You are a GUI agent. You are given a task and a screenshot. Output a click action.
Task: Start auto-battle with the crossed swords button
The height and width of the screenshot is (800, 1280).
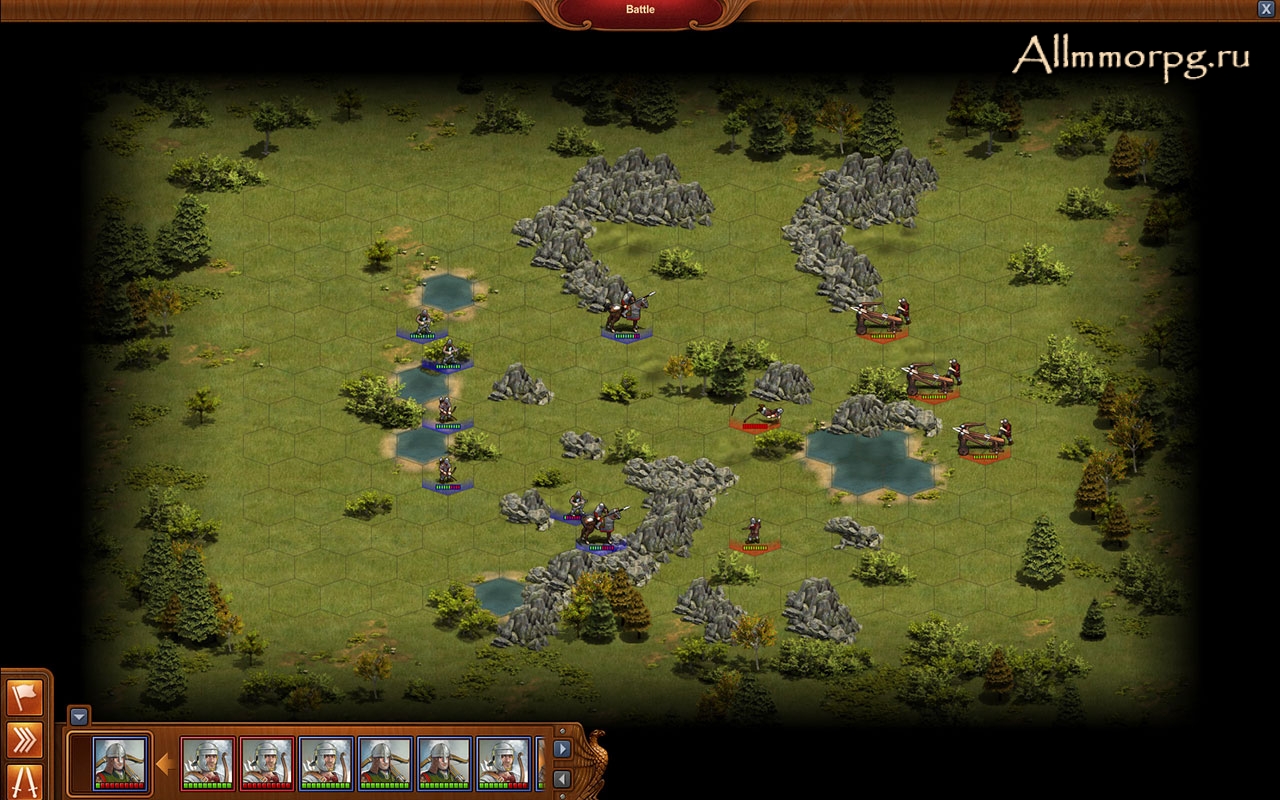tap(25, 781)
